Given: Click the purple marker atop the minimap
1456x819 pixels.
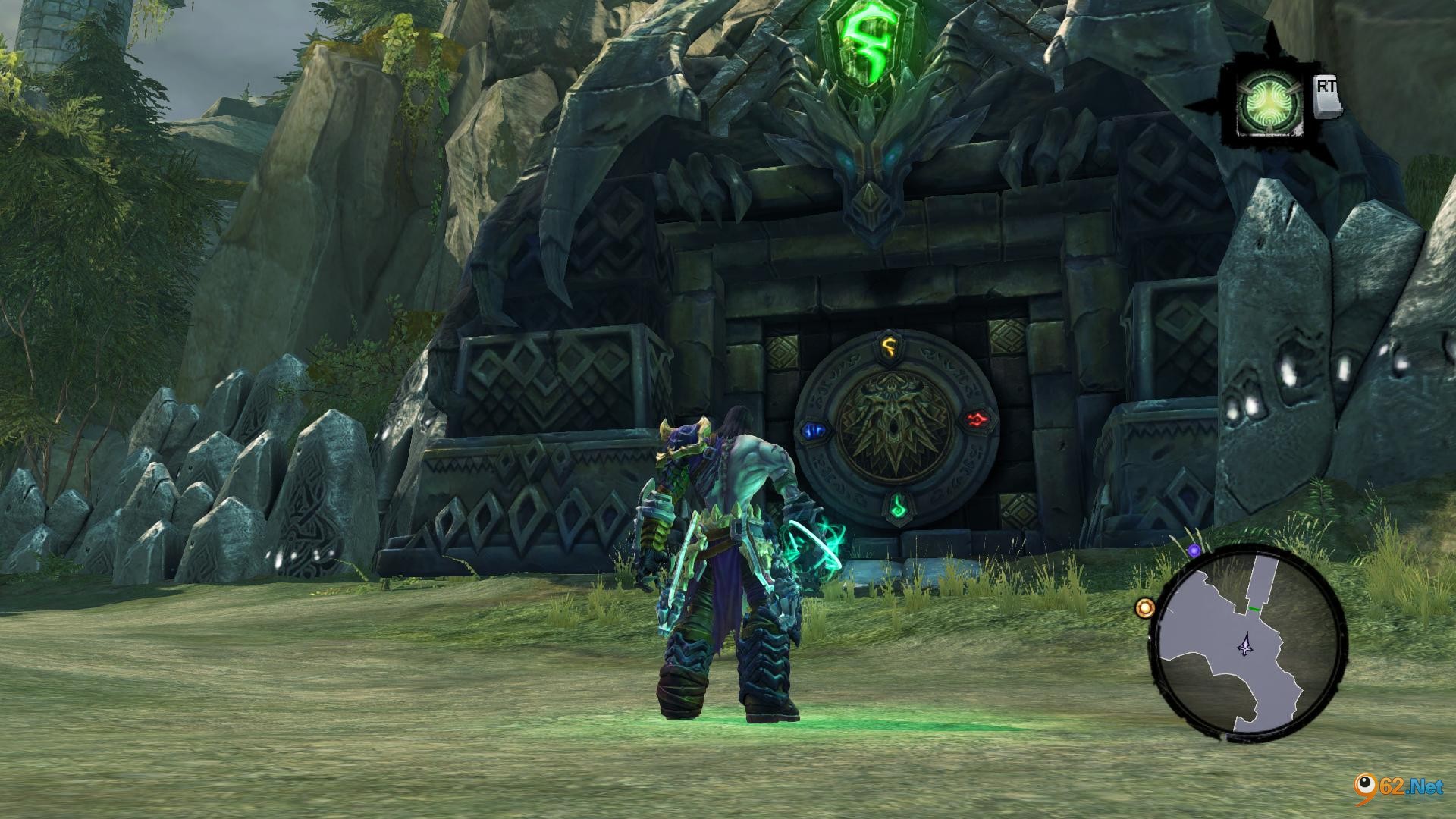Looking at the screenshot, I should coord(1194,551).
